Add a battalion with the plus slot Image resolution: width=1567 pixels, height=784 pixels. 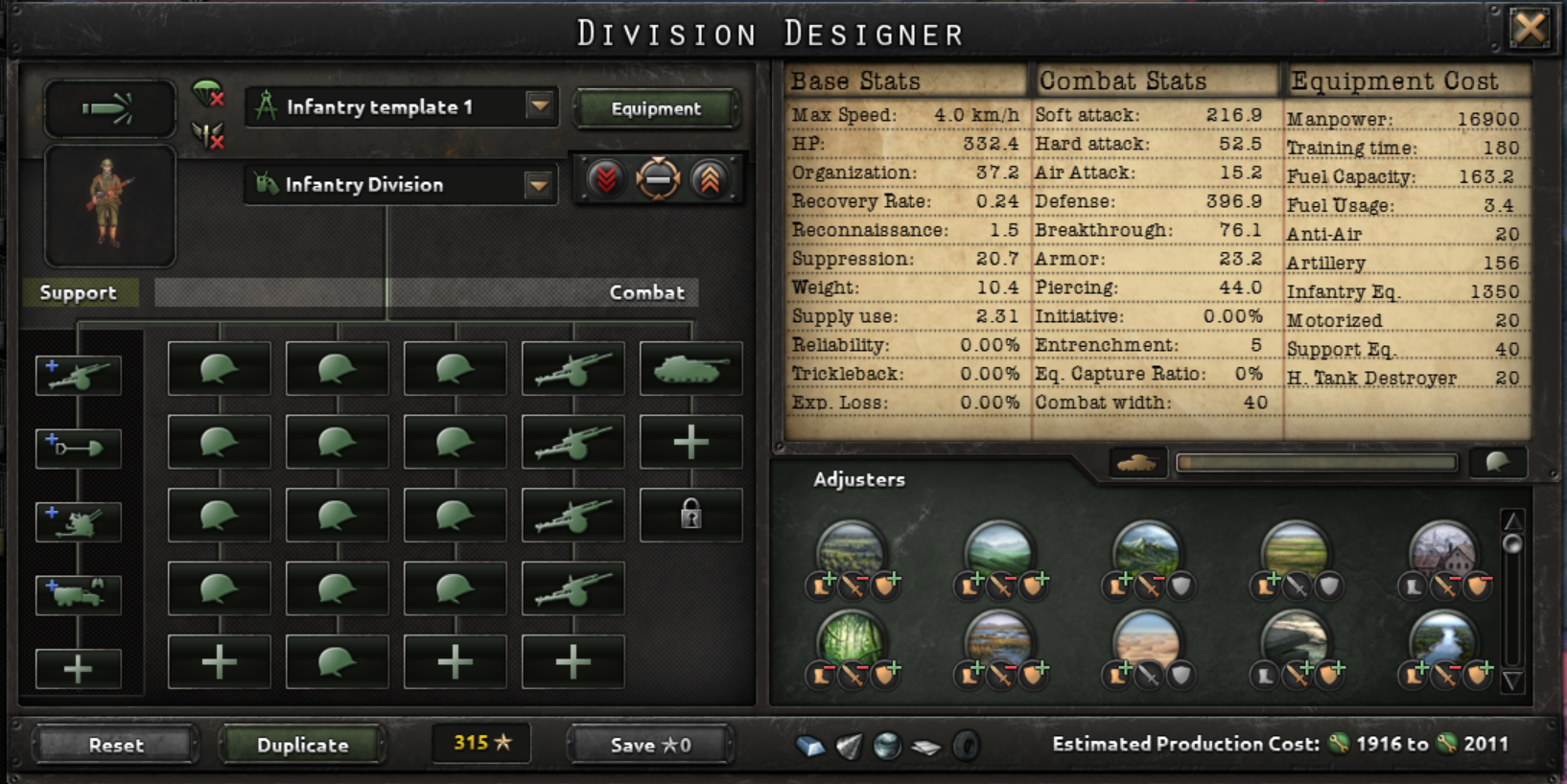691,443
